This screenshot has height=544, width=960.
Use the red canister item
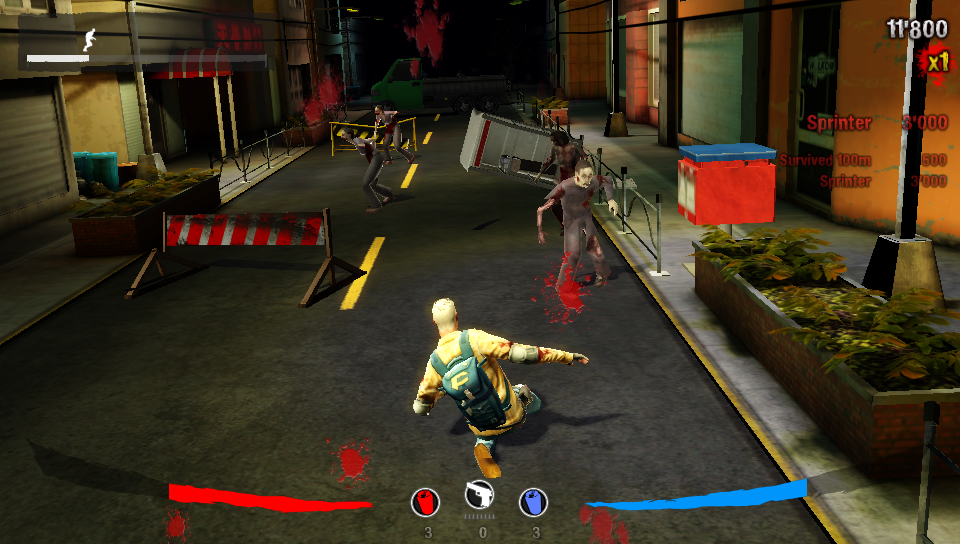(425, 502)
